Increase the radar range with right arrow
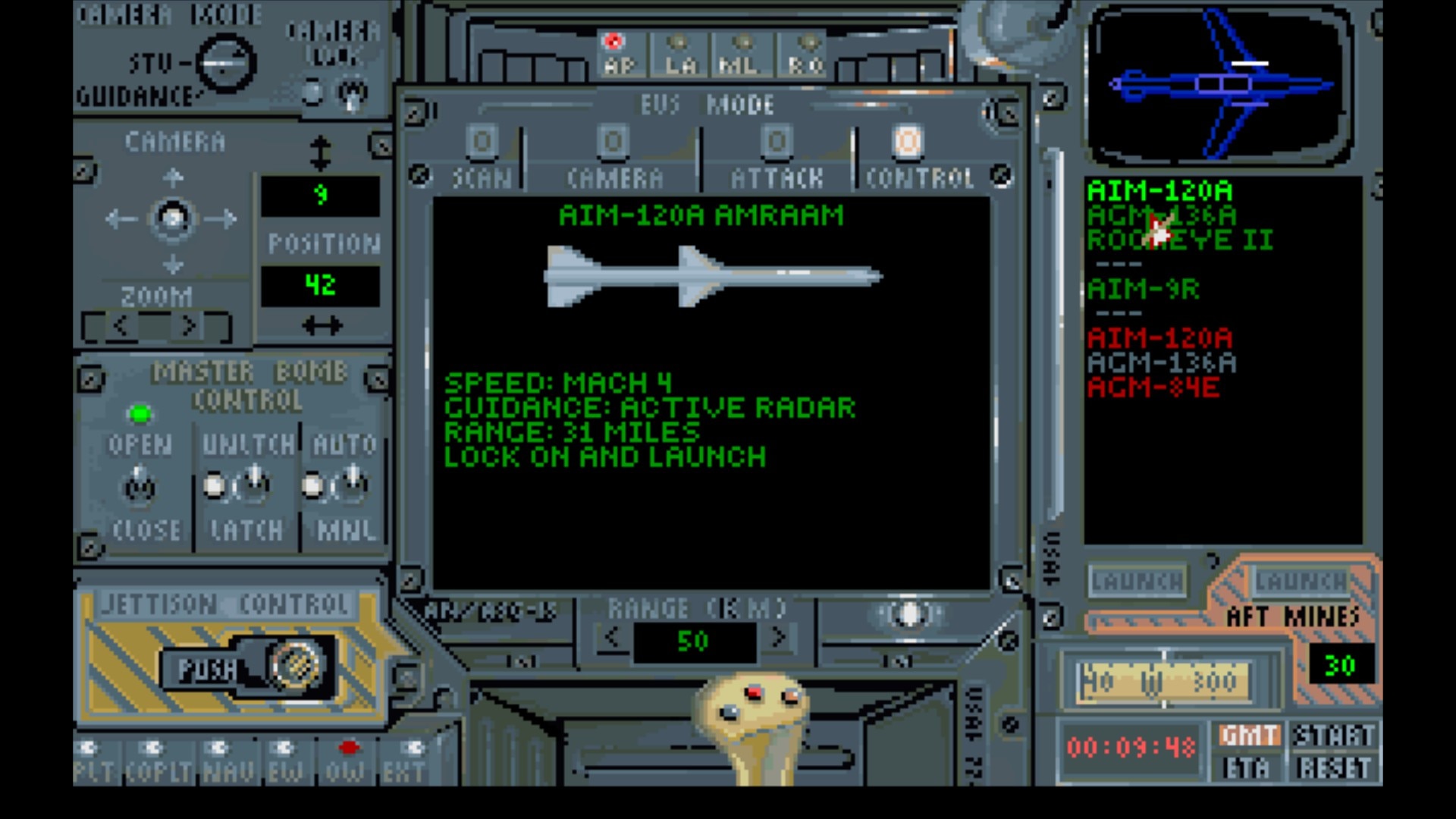This screenshot has height=819, width=1456. pos(778,639)
